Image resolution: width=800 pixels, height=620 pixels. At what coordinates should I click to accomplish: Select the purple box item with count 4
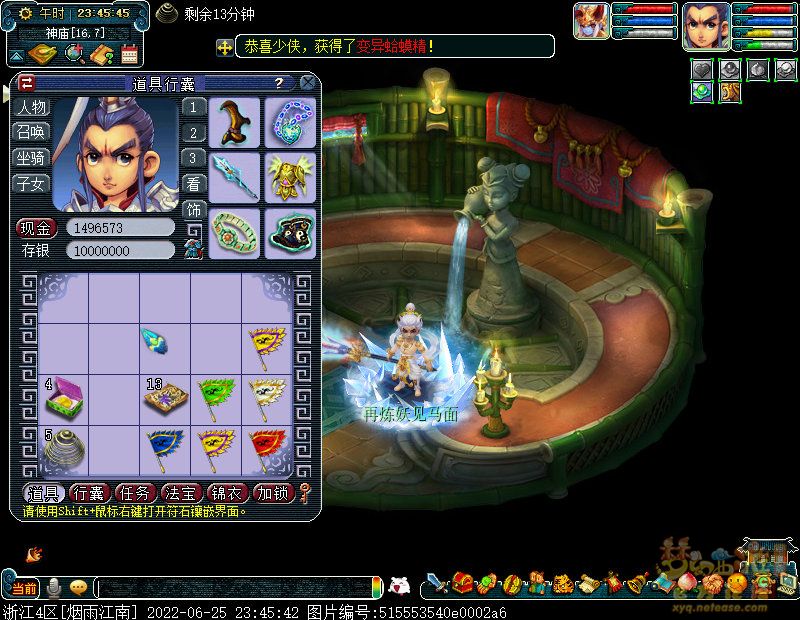63,399
